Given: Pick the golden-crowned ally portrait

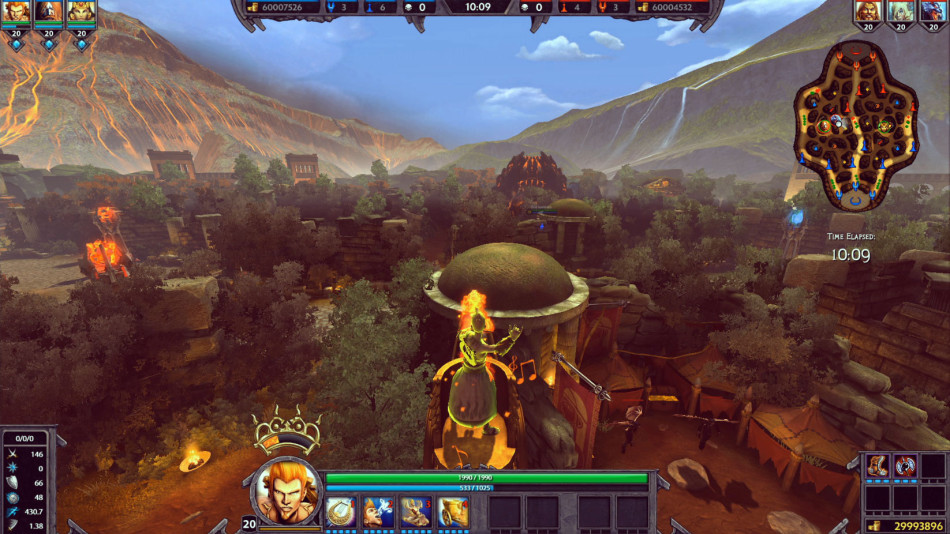Looking at the screenshot, I should click(x=80, y=12).
